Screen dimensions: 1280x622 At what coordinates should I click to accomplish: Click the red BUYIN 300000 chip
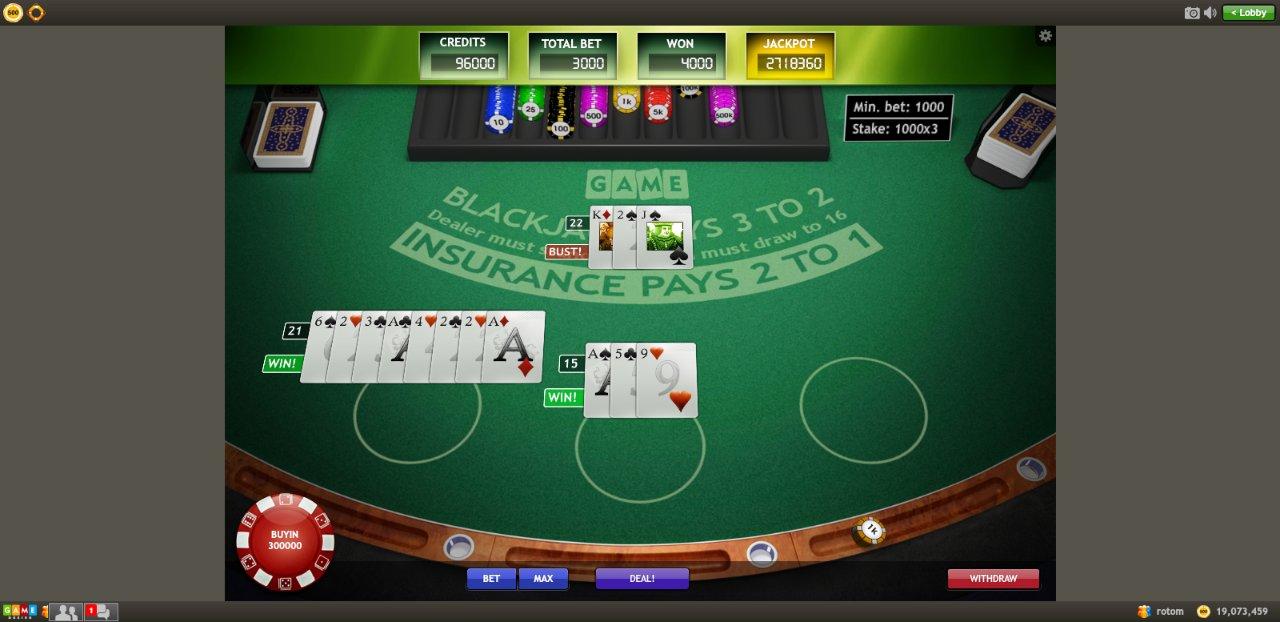pyautogui.click(x=284, y=540)
